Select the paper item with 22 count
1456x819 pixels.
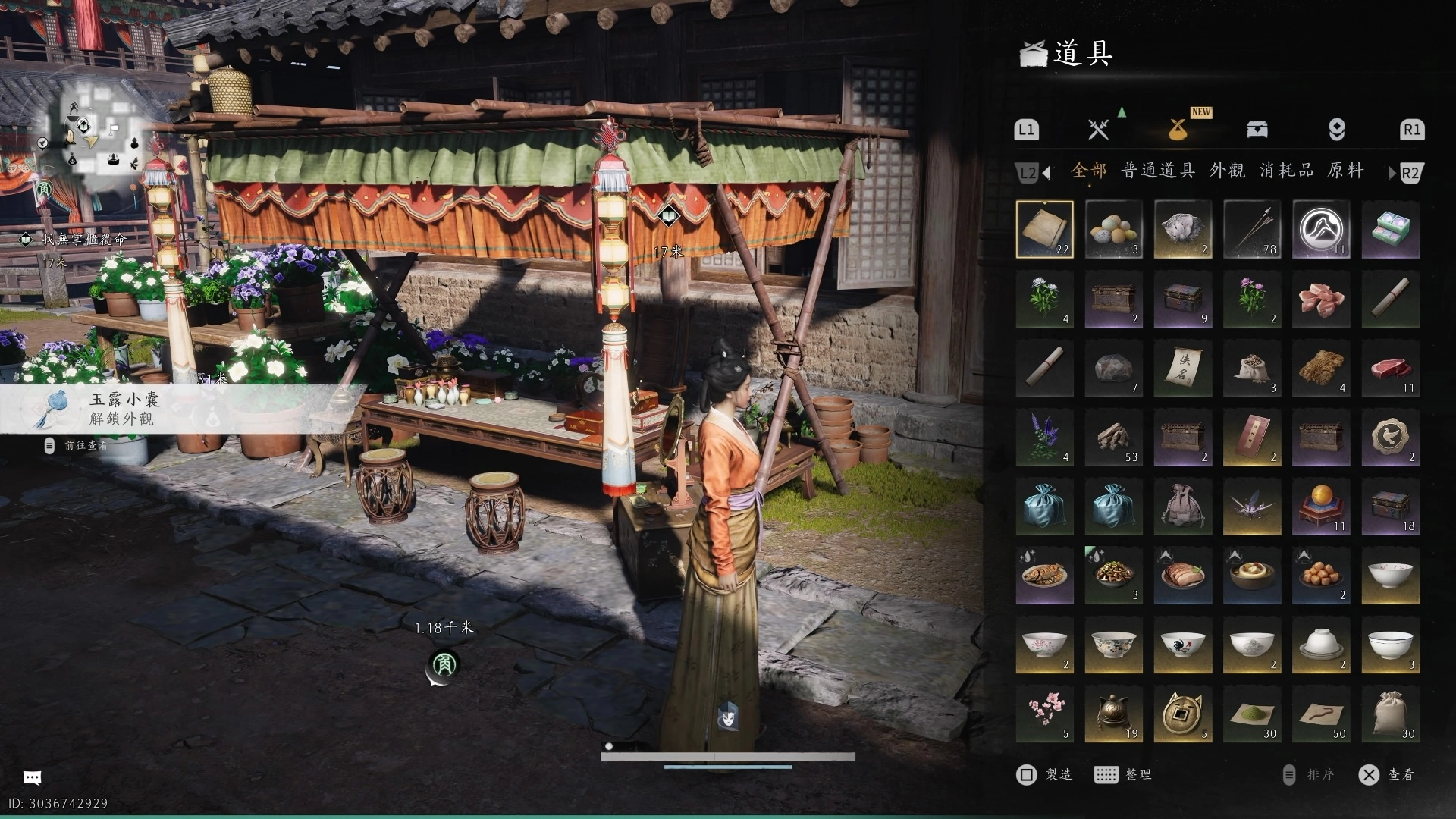click(1044, 229)
